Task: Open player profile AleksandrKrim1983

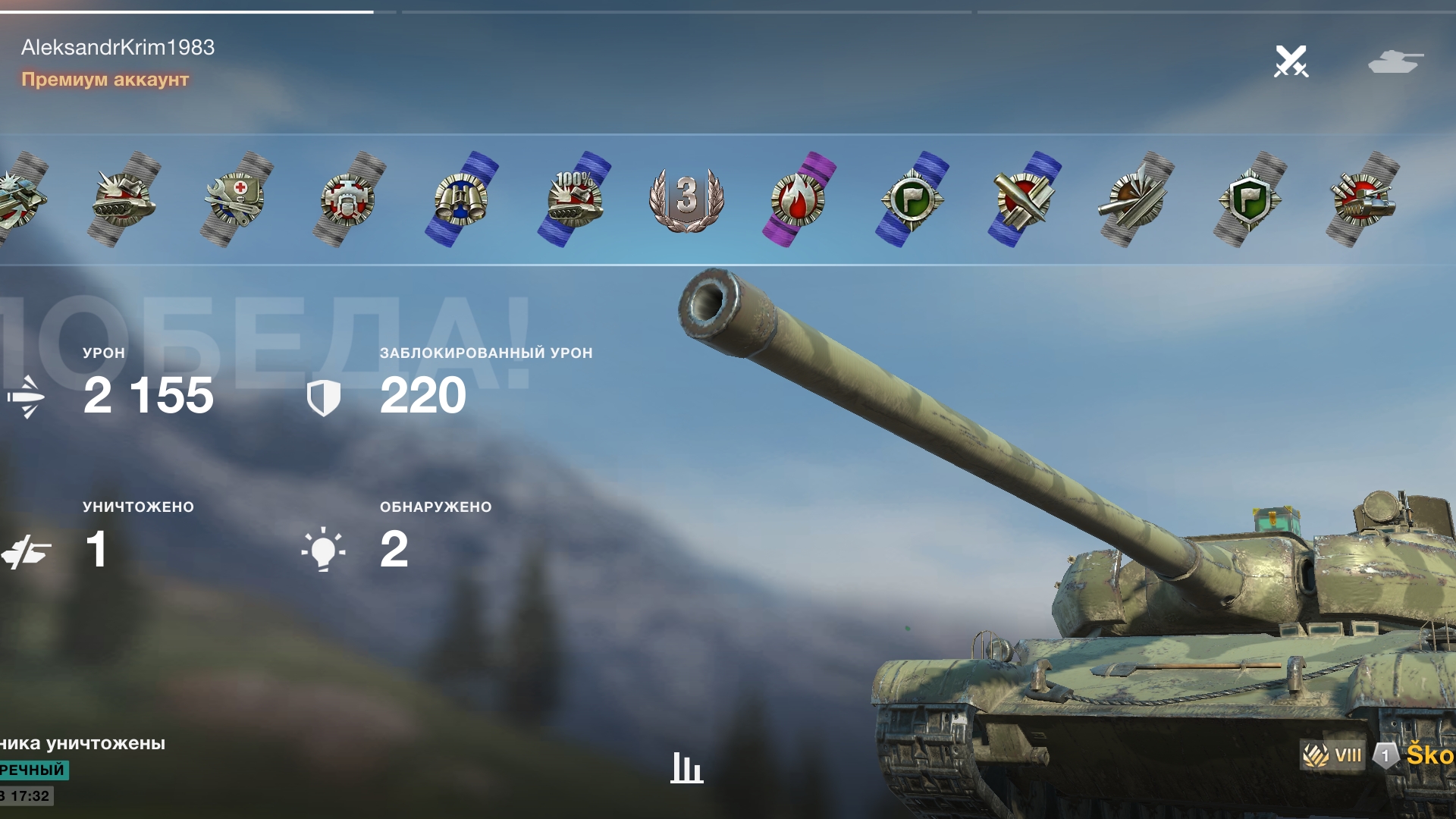Action: tap(118, 47)
